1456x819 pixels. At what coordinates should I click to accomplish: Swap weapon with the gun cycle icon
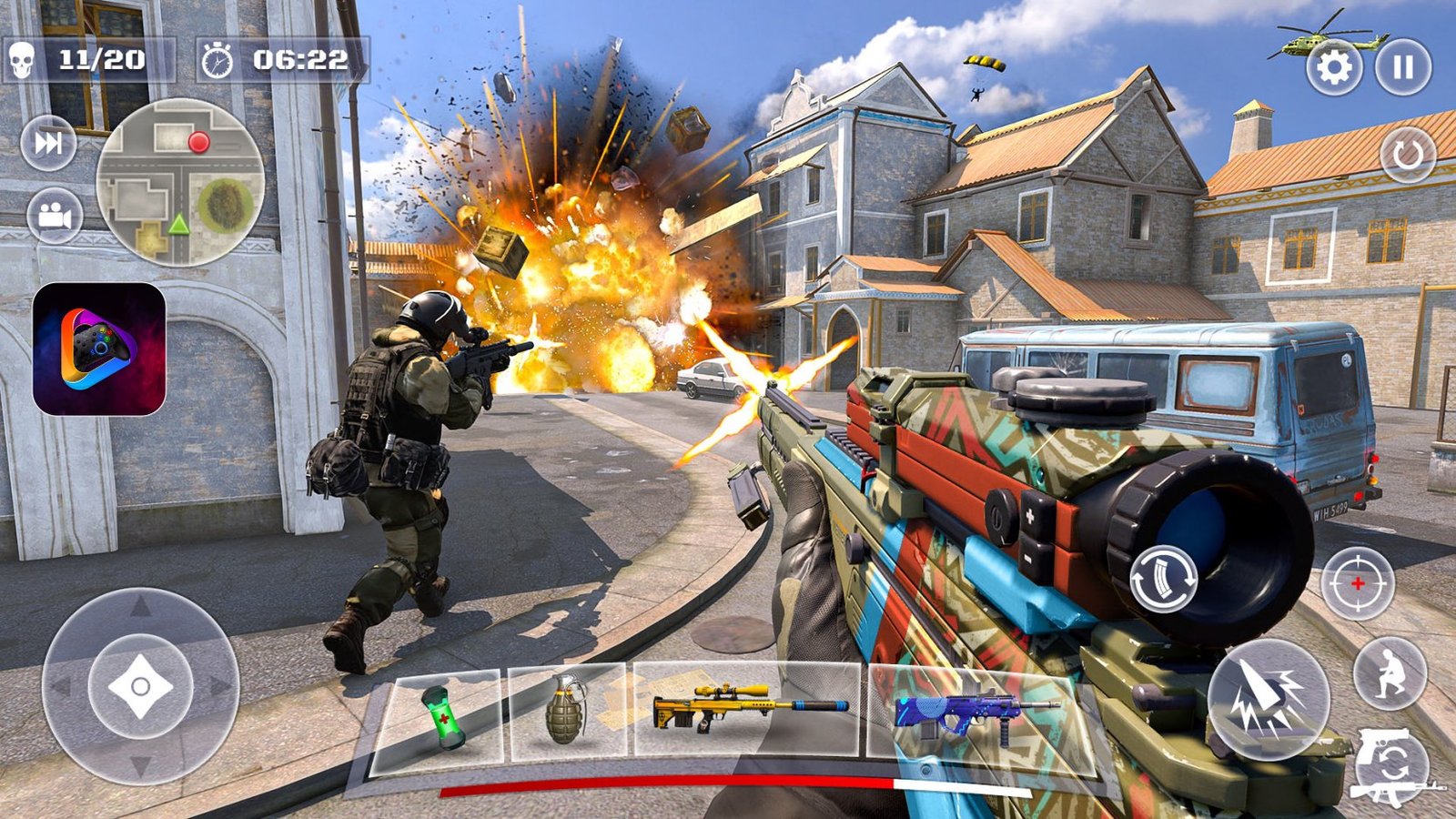point(1393,765)
